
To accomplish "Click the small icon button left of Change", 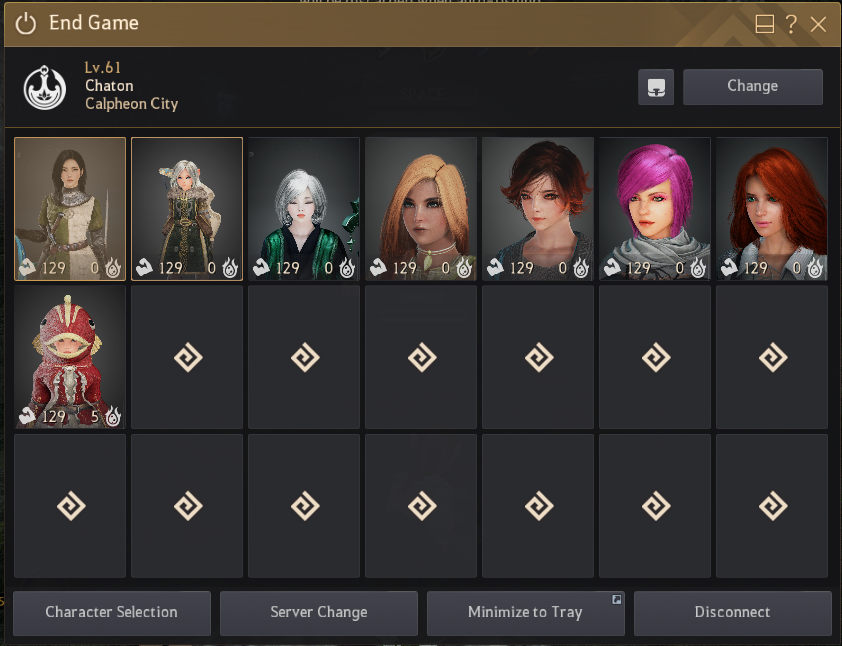I will tap(656, 86).
